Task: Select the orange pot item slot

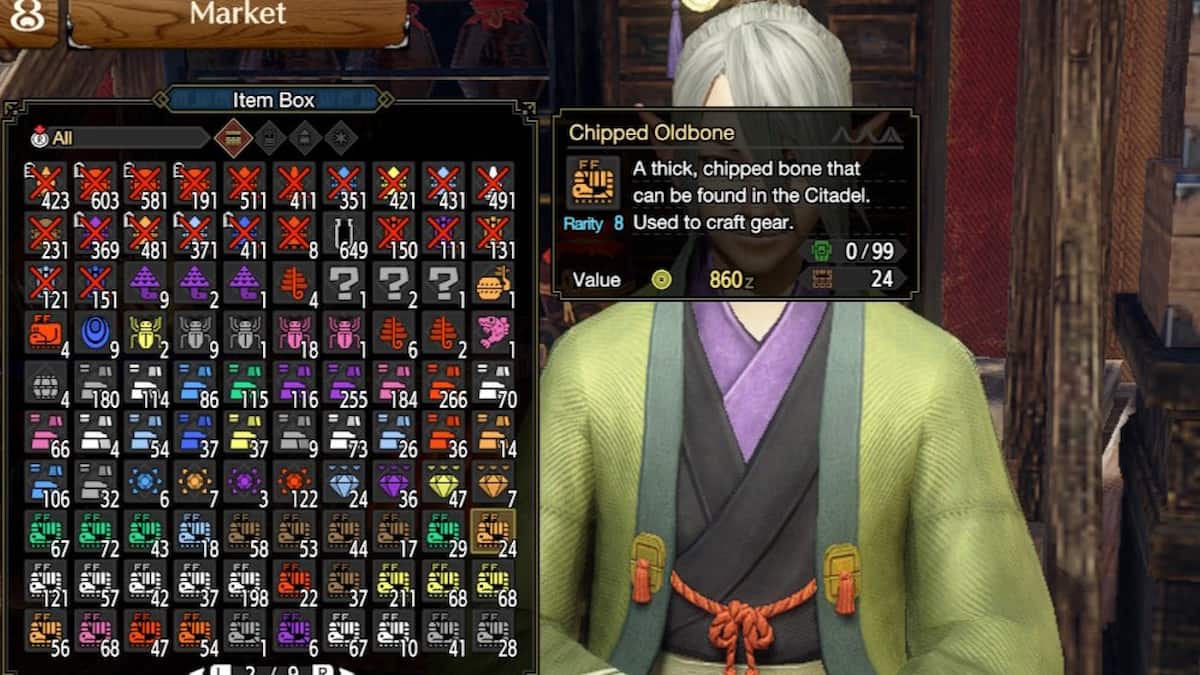Action: click(492, 285)
